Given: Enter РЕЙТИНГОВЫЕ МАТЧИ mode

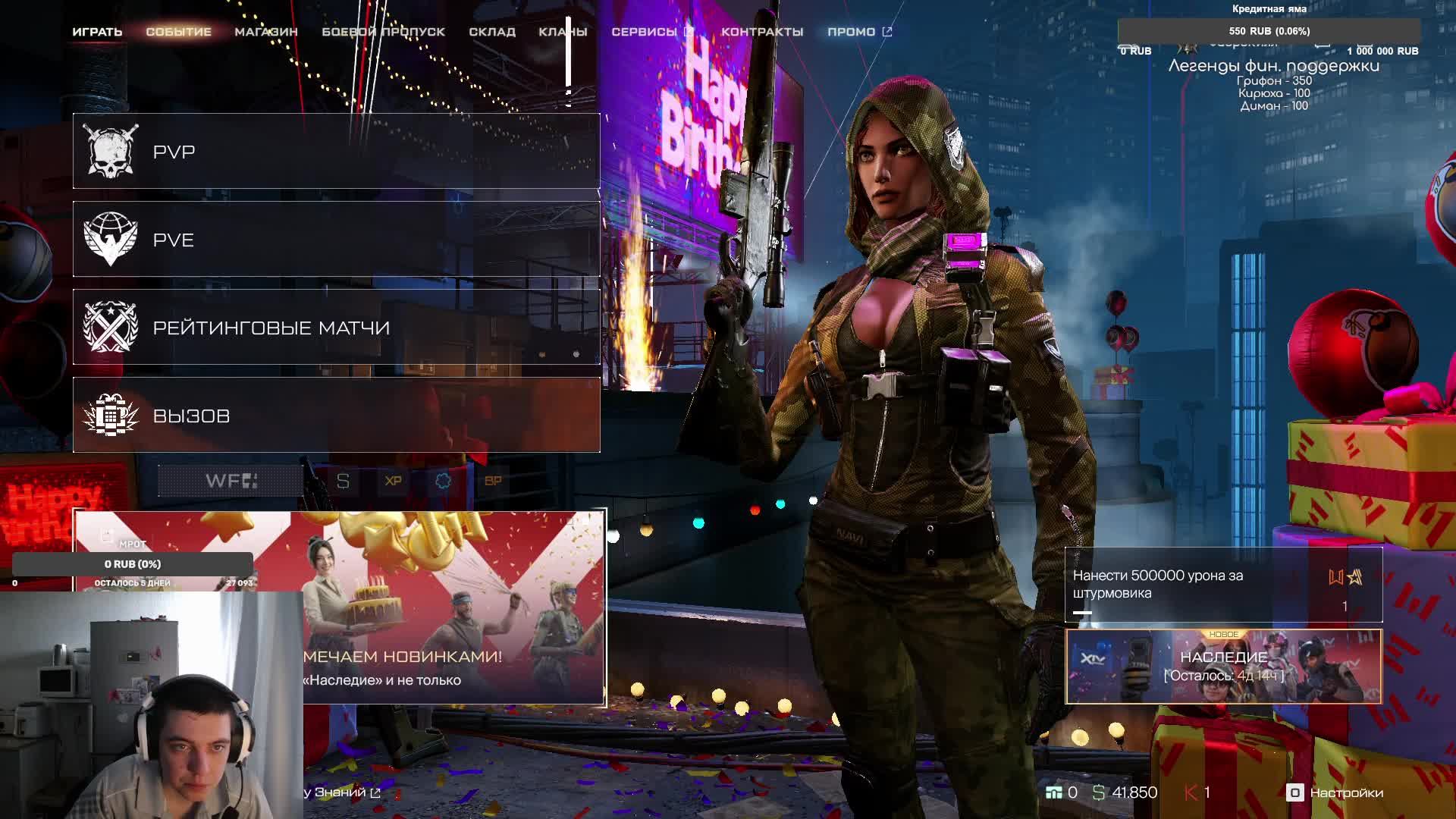Looking at the screenshot, I should pyautogui.click(x=336, y=328).
